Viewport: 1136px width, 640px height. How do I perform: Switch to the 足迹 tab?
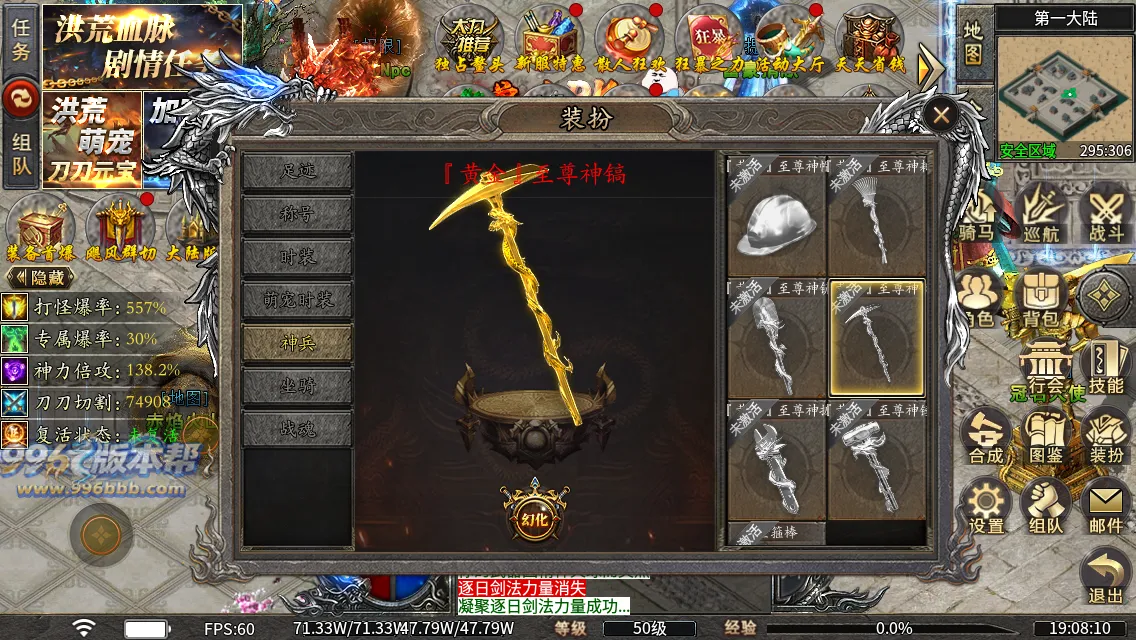point(297,172)
